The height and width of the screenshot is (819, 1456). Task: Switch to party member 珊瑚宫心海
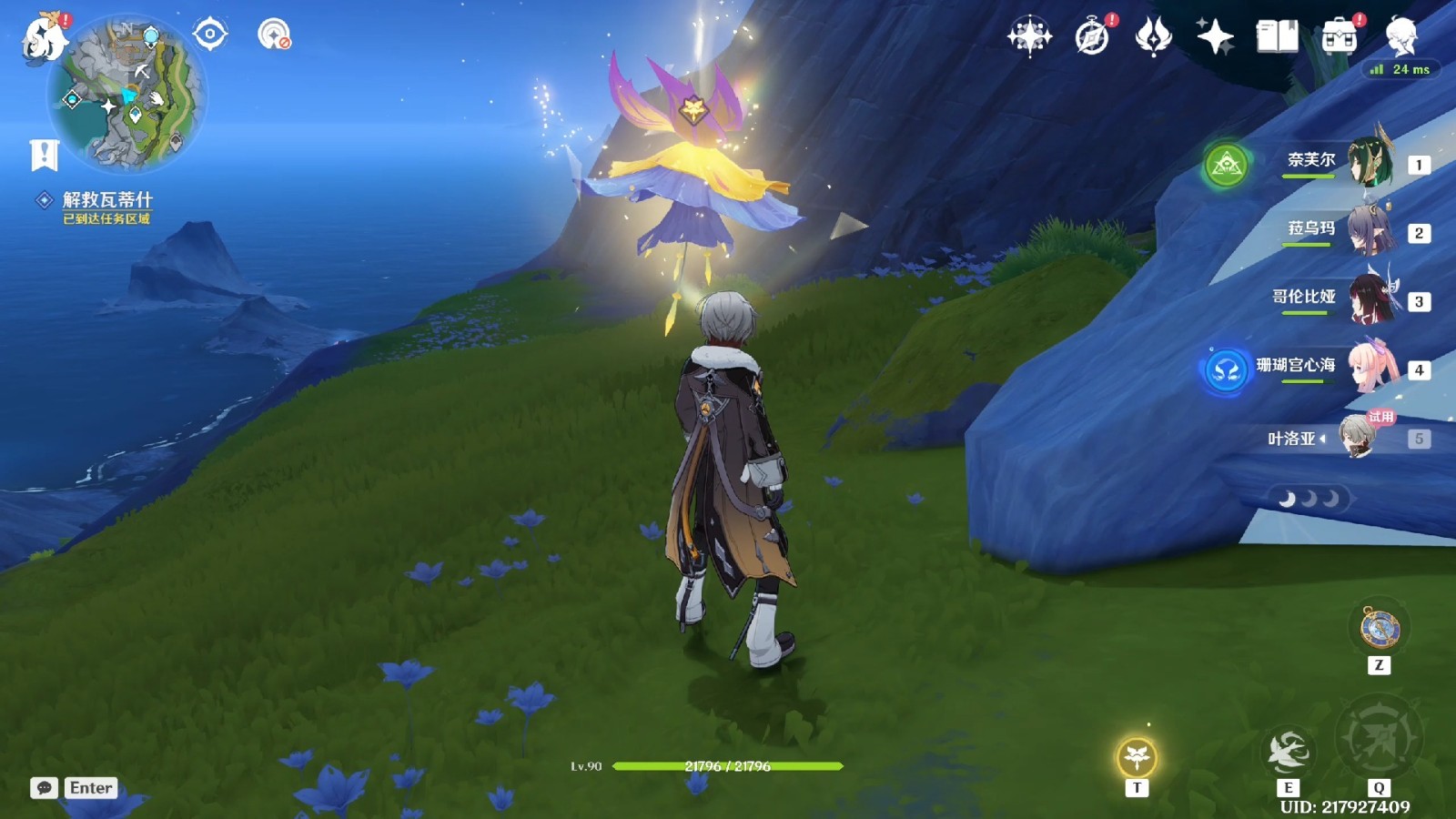[x=1368, y=369]
